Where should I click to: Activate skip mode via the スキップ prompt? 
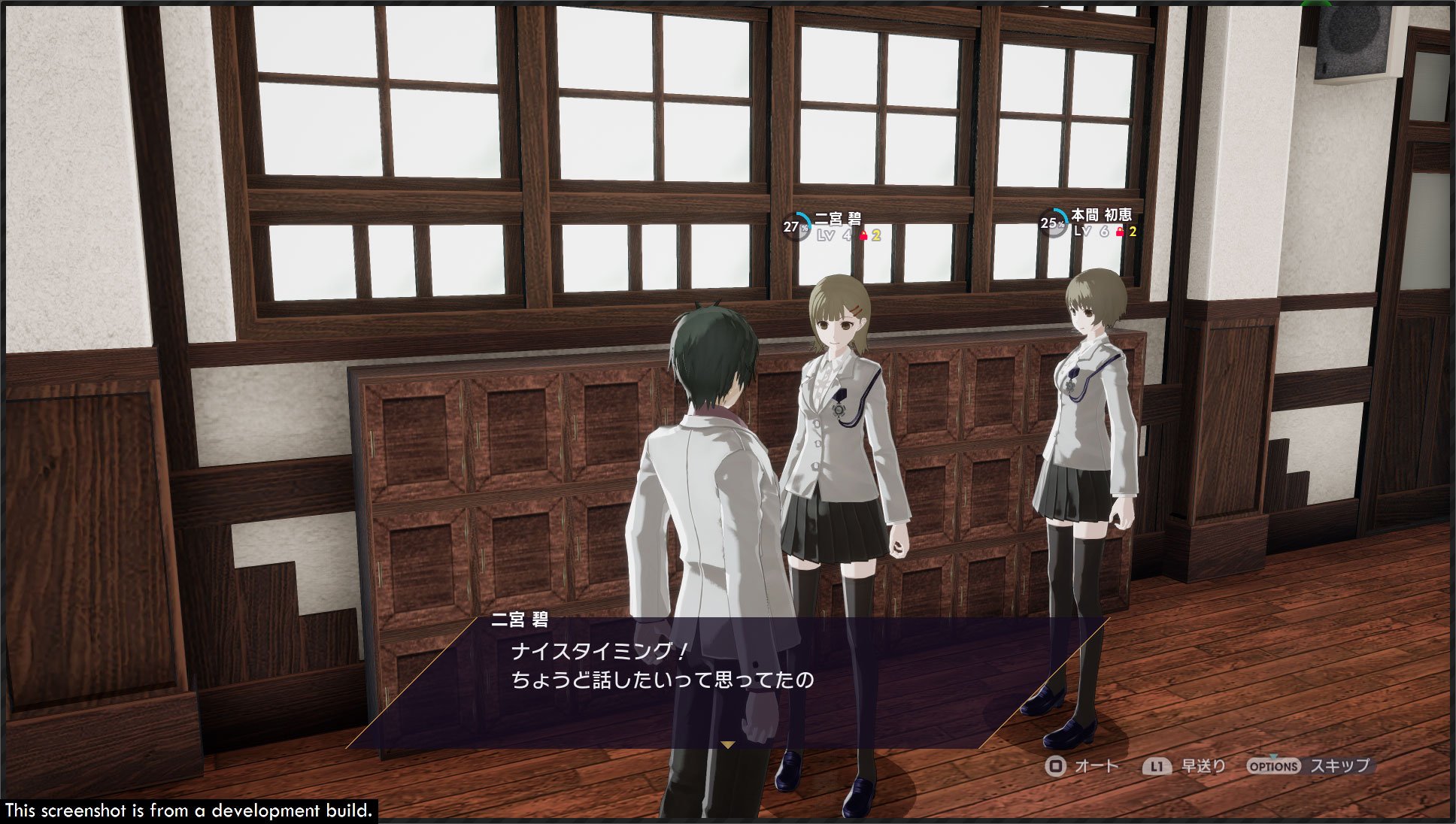(x=1341, y=765)
